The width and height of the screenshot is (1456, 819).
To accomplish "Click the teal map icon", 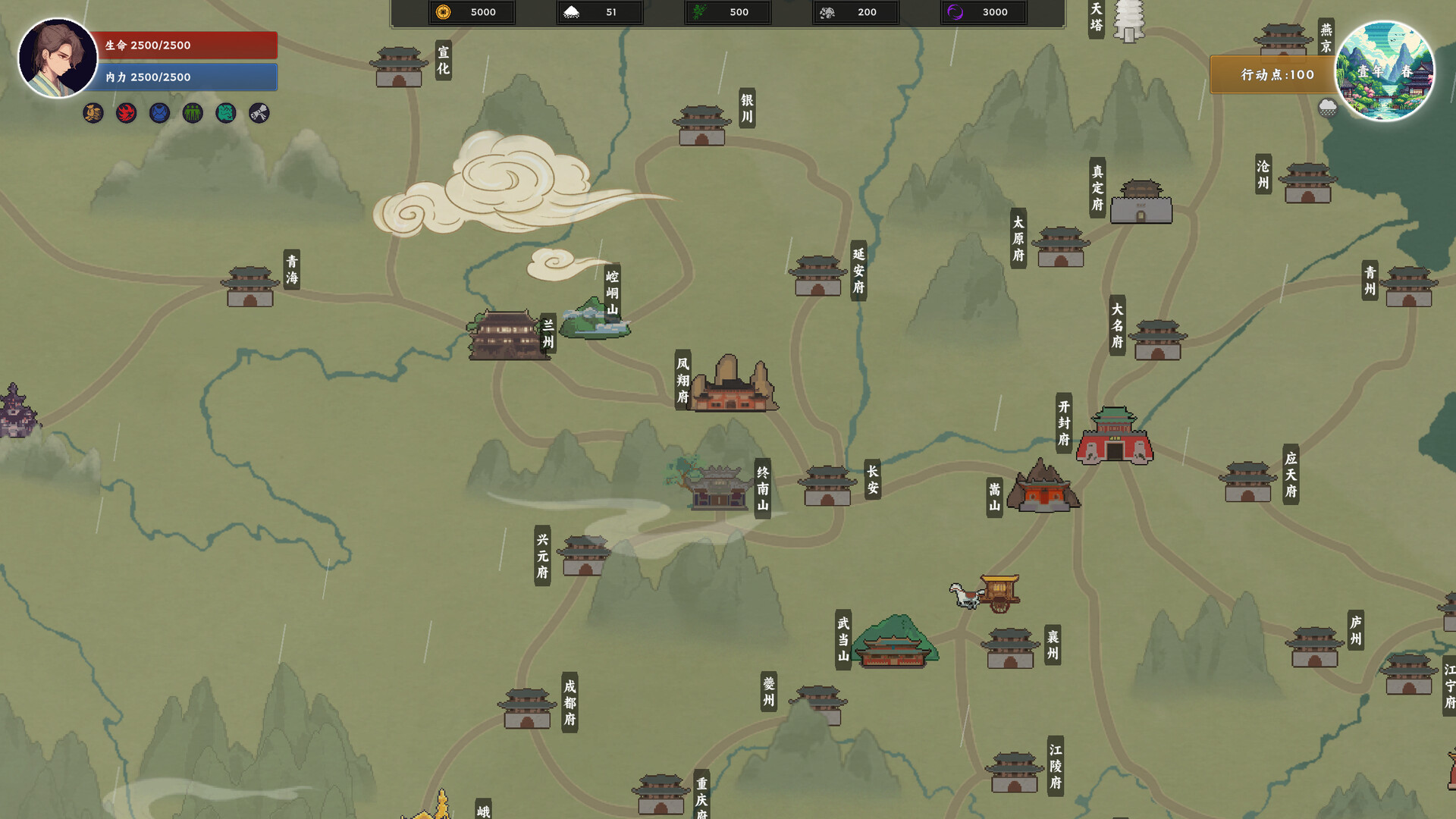I will click(x=226, y=114).
